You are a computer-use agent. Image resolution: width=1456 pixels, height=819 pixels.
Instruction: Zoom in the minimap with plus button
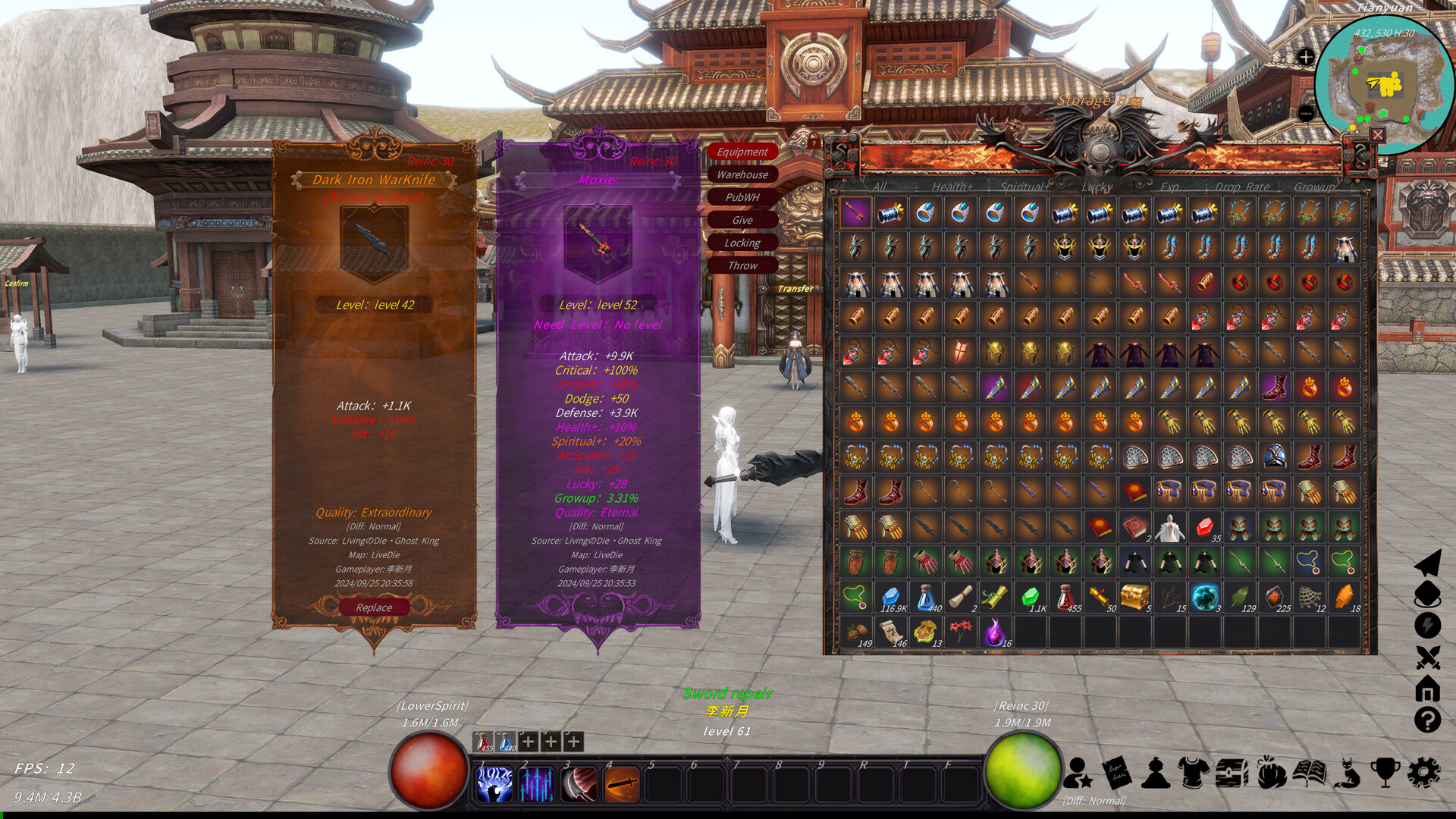pyautogui.click(x=1306, y=57)
